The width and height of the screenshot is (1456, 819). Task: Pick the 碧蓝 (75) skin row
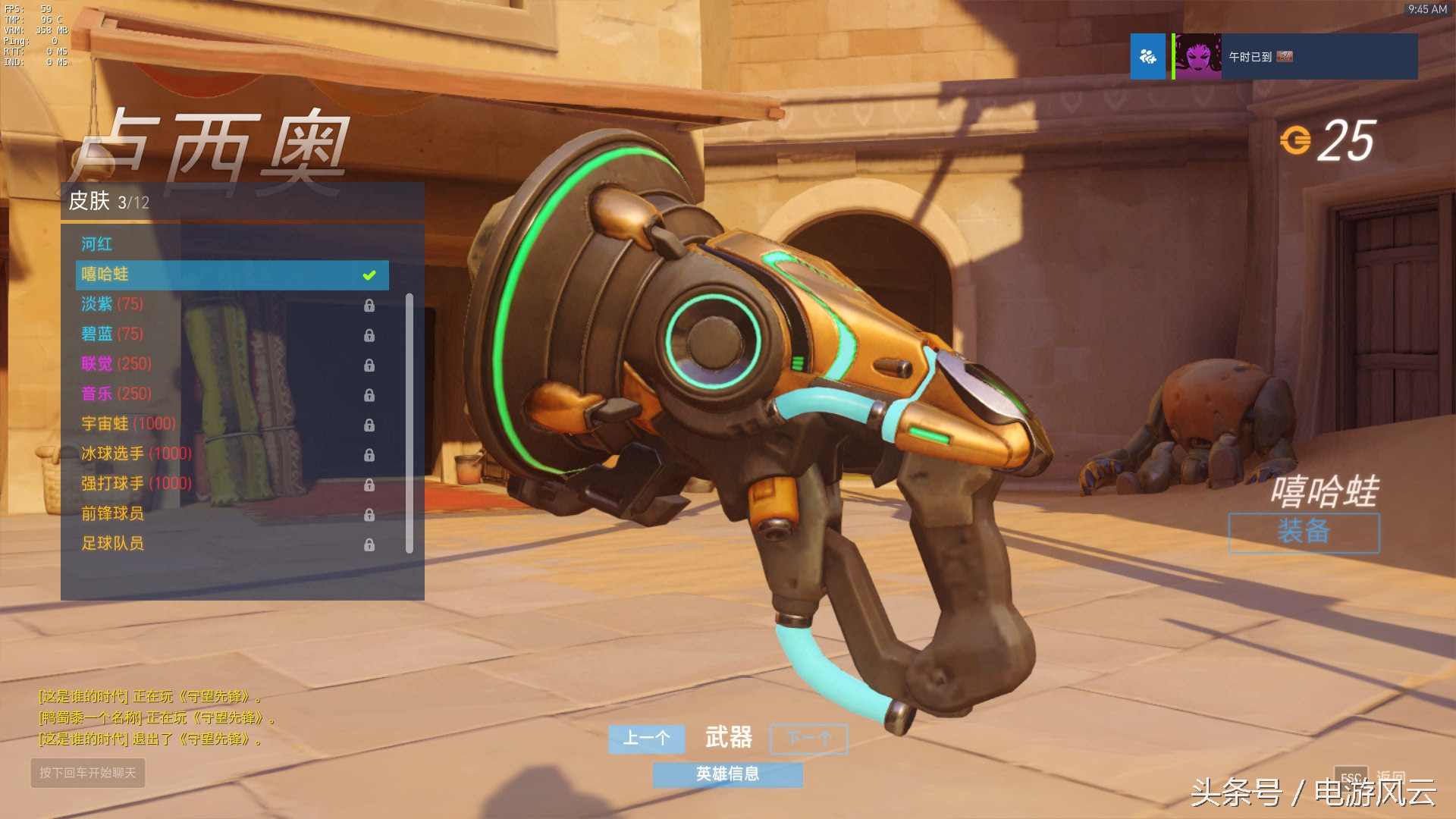pos(112,334)
